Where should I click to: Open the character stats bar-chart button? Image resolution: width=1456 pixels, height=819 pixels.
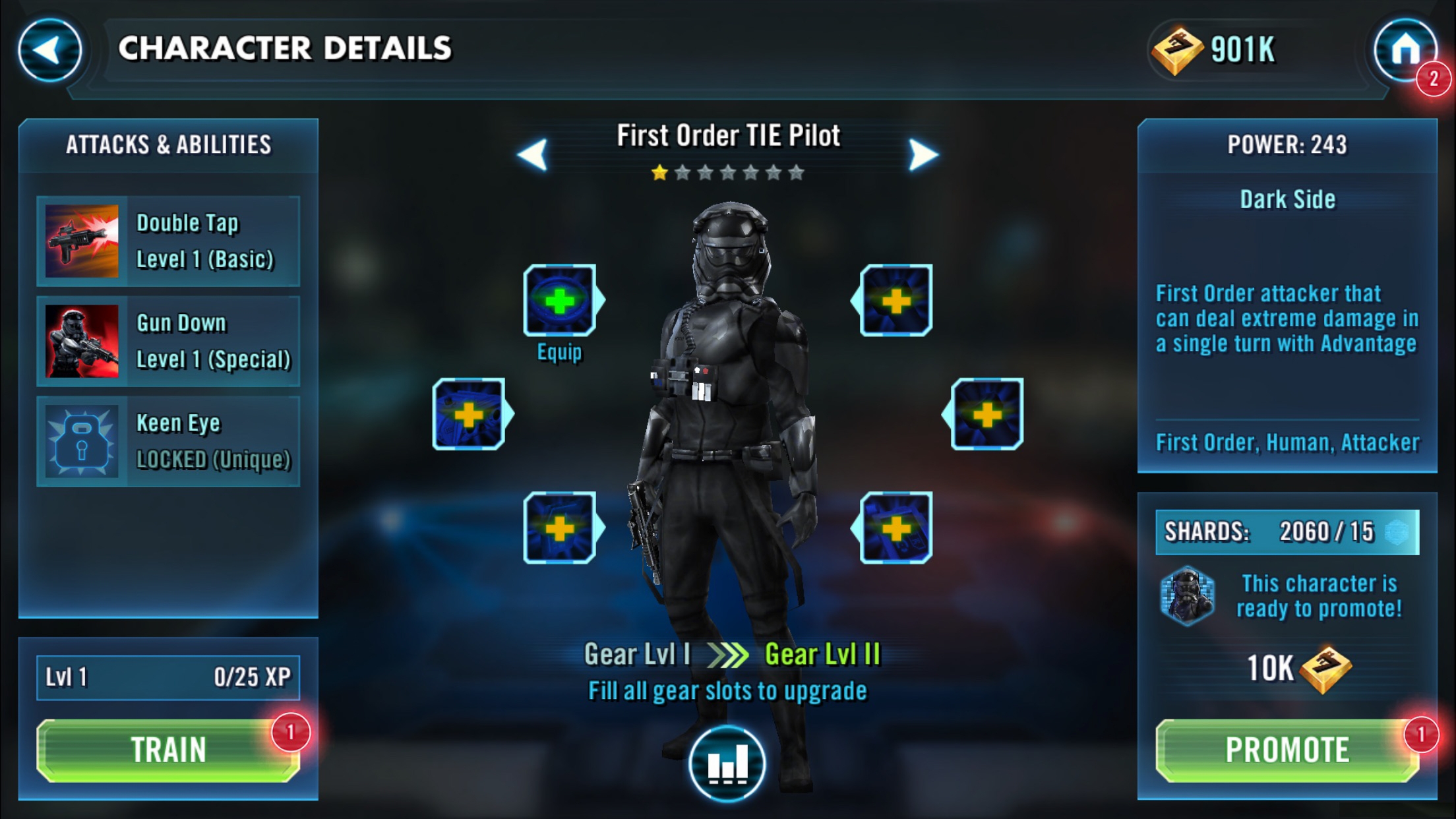[x=727, y=764]
